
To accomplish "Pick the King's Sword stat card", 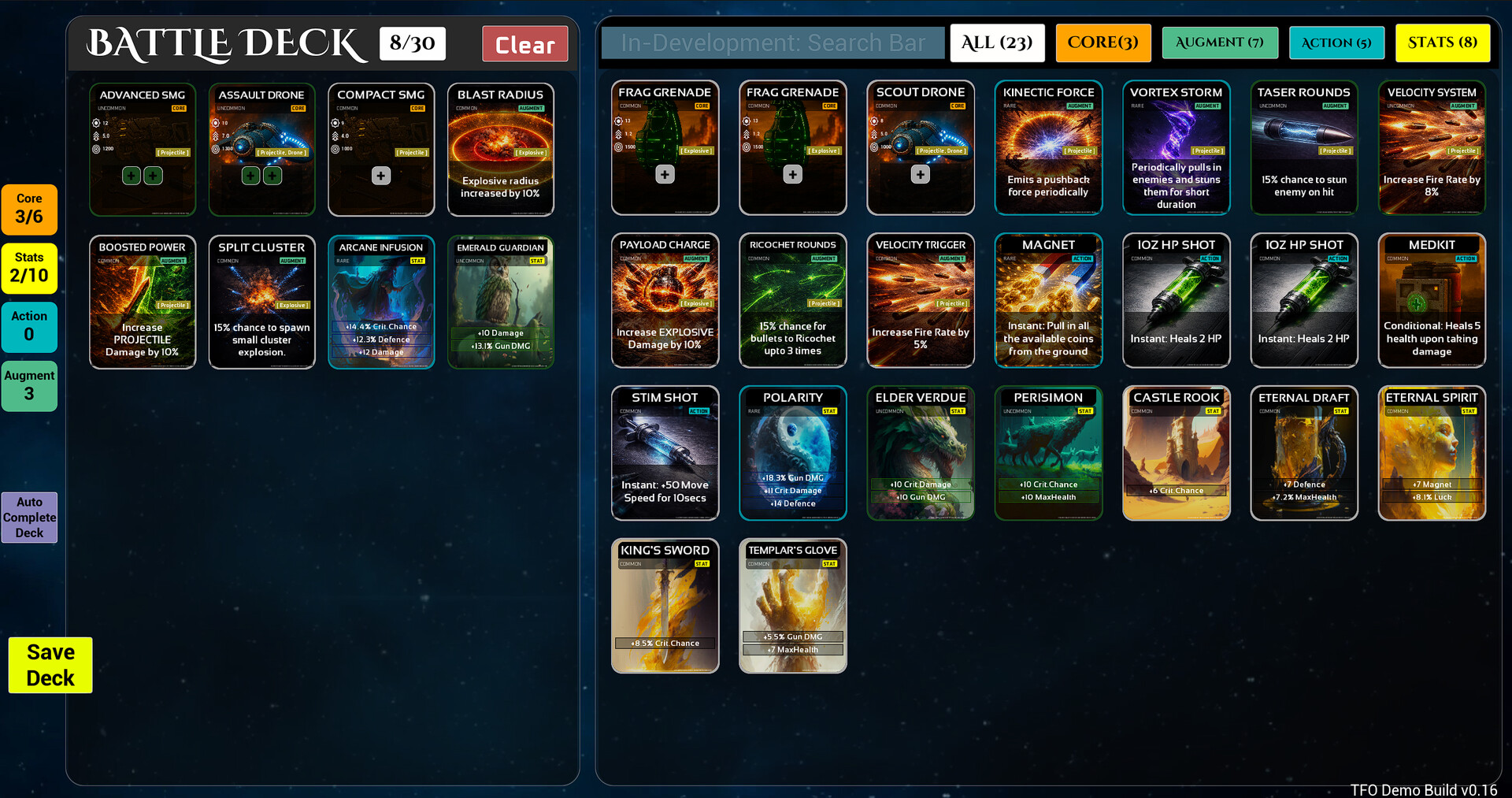I will [x=665, y=606].
